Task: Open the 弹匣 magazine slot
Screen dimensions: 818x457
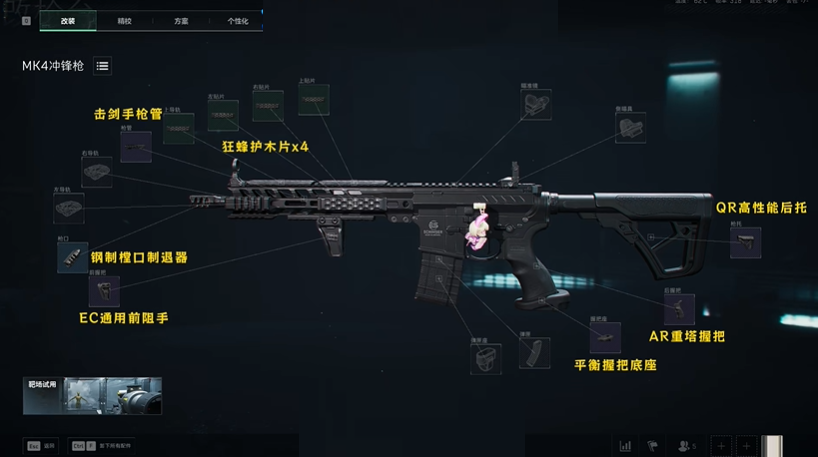Action: click(x=529, y=353)
